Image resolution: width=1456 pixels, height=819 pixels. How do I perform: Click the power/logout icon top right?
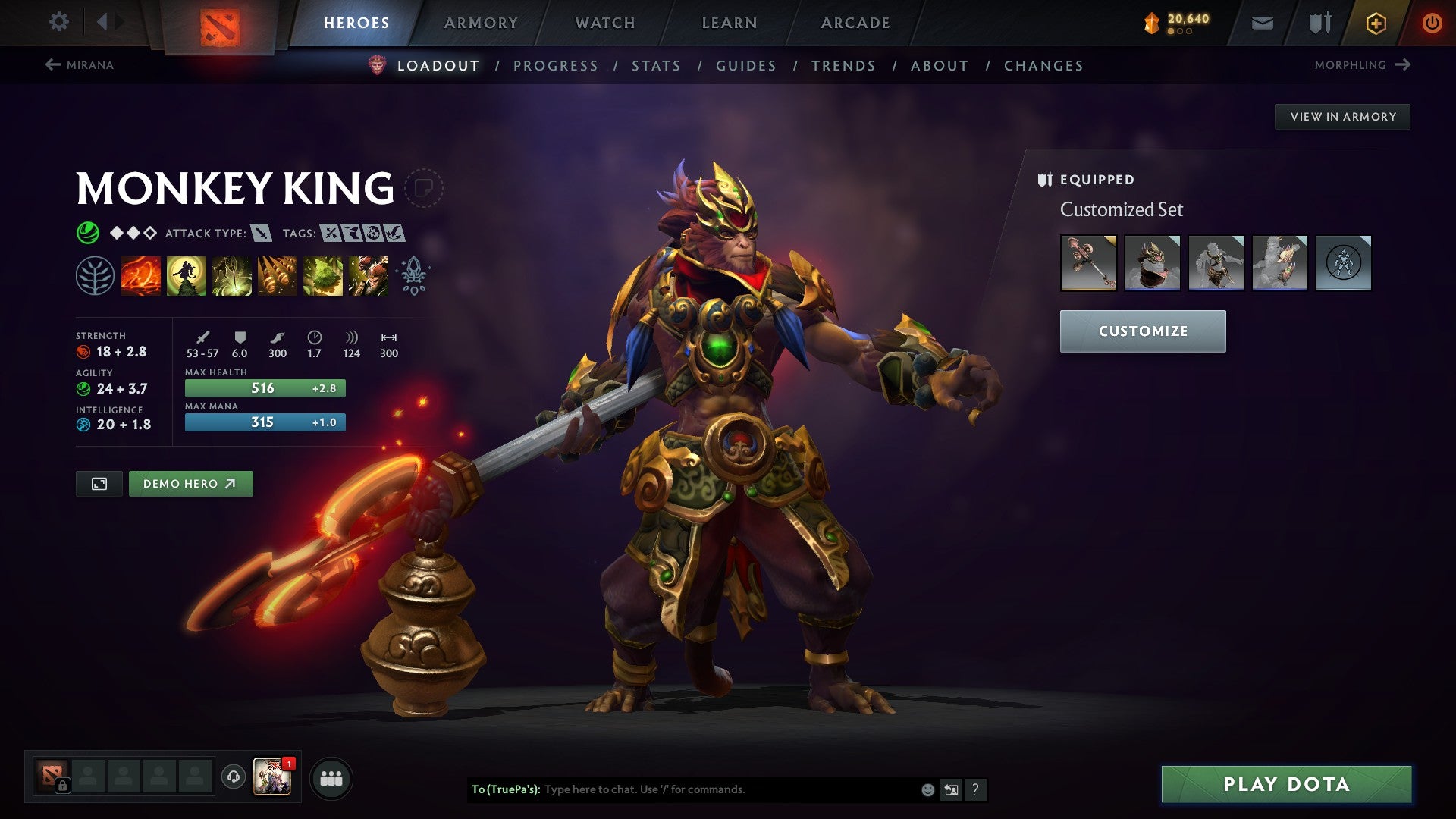pyautogui.click(x=1432, y=22)
